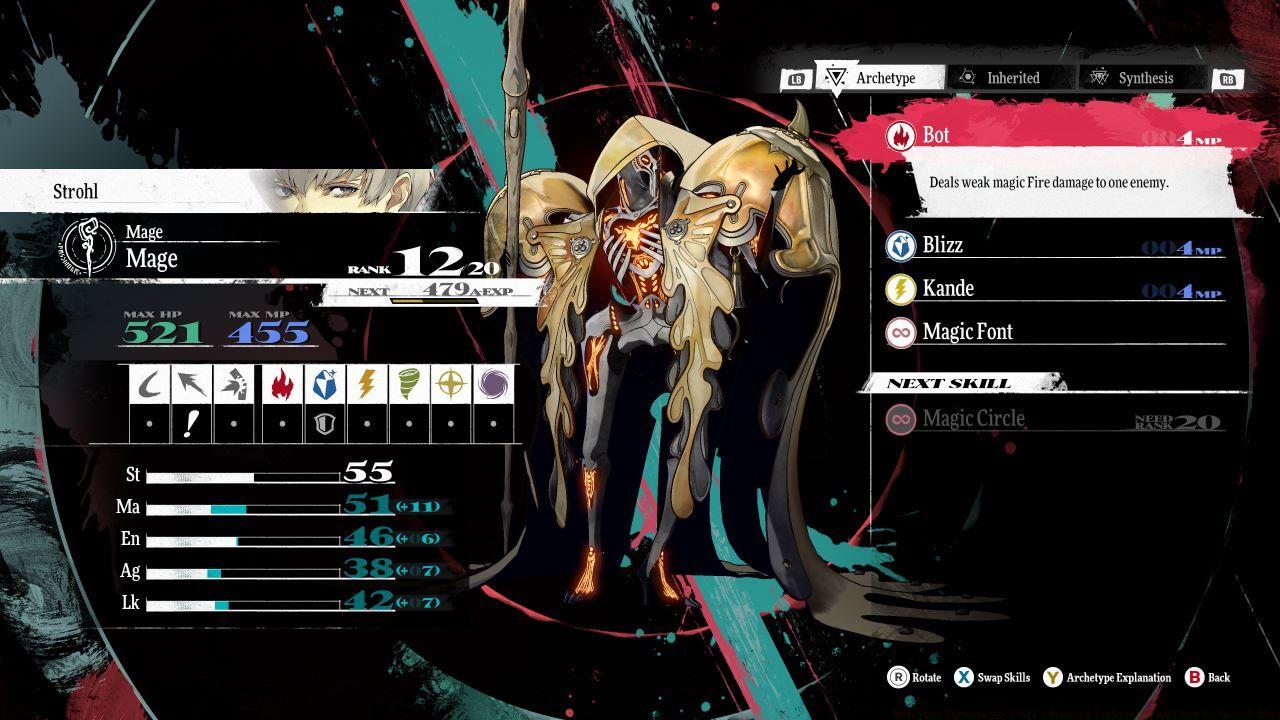Select the pierce arrow affinity icon
Viewport: 1280px width, 720px height.
pyautogui.click(x=191, y=384)
